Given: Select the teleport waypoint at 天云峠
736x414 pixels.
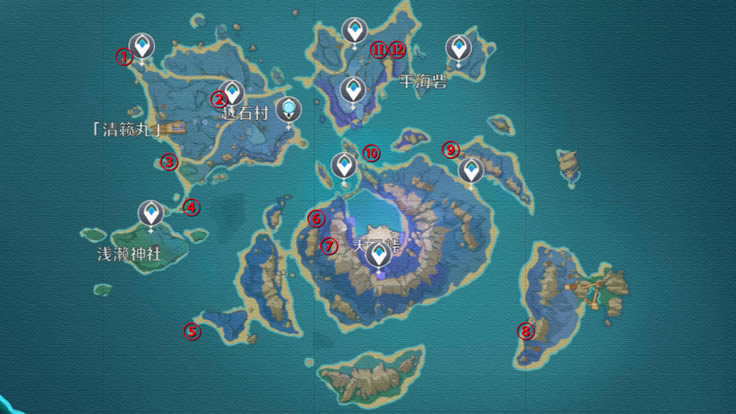Looking at the screenshot, I should coord(379,256).
